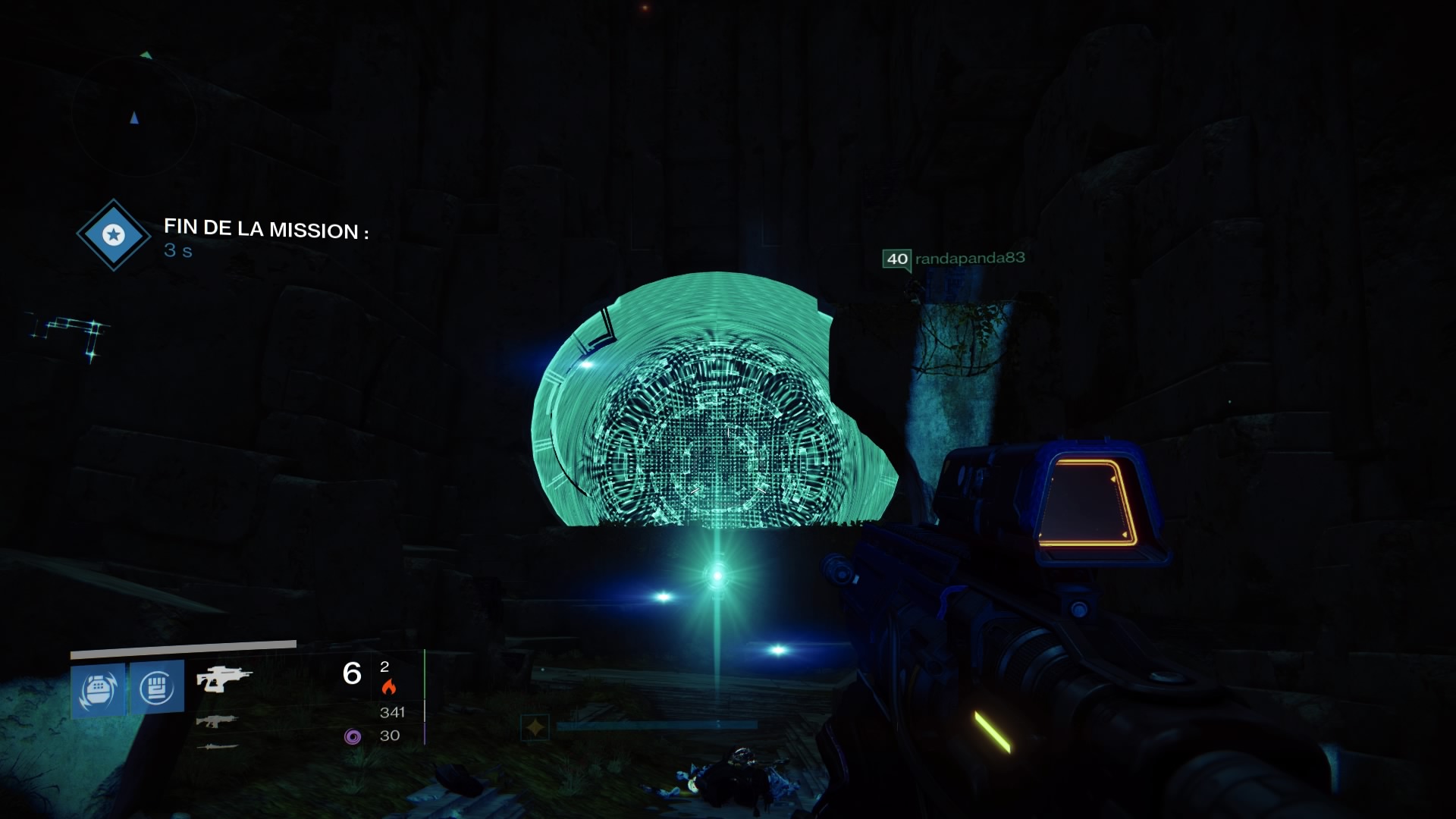Screen dimensions: 1456x819
Task: Switch to the secondary weapon silhouette
Action: click(x=216, y=720)
